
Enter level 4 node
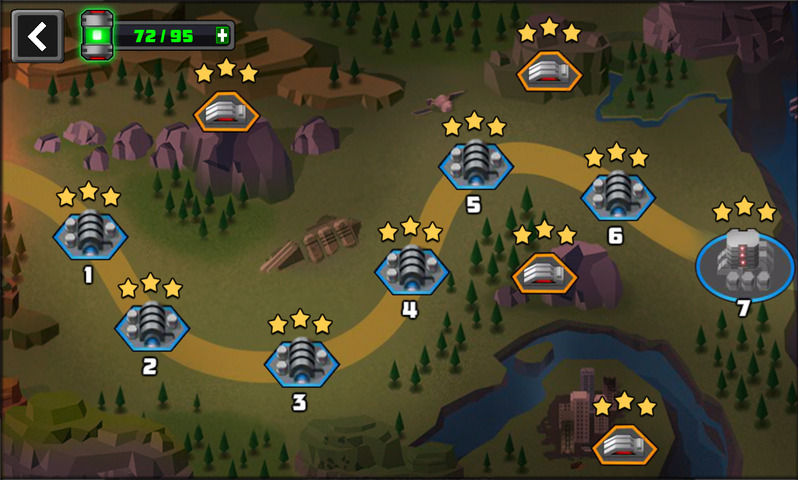click(x=411, y=269)
